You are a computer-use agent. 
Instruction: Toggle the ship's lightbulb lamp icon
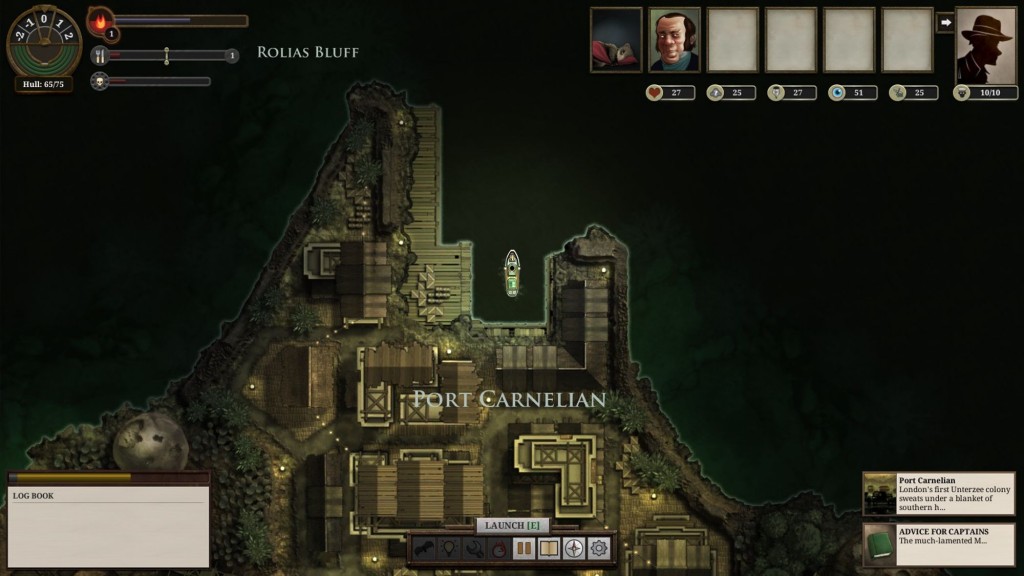click(x=450, y=548)
